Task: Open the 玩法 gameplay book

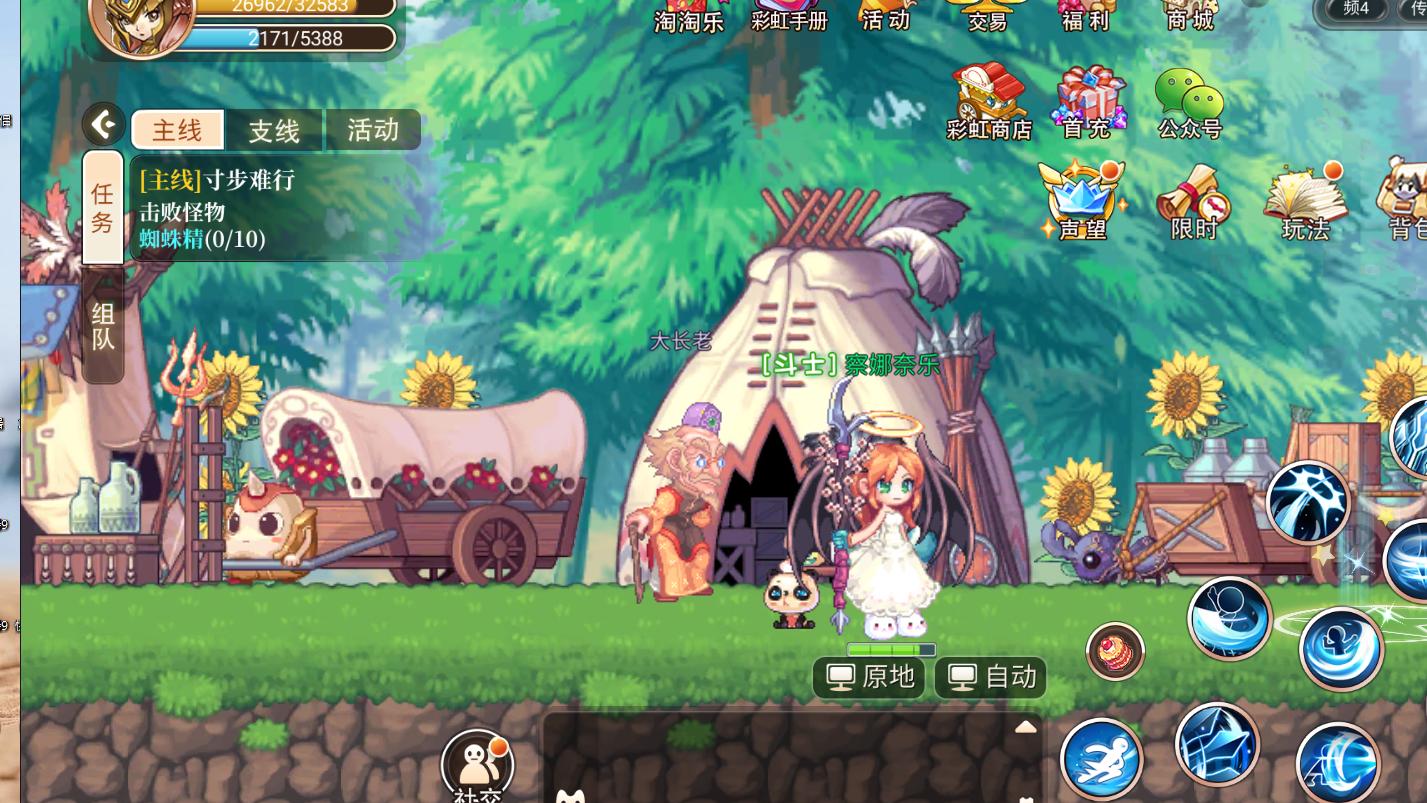Action: click(x=1306, y=201)
